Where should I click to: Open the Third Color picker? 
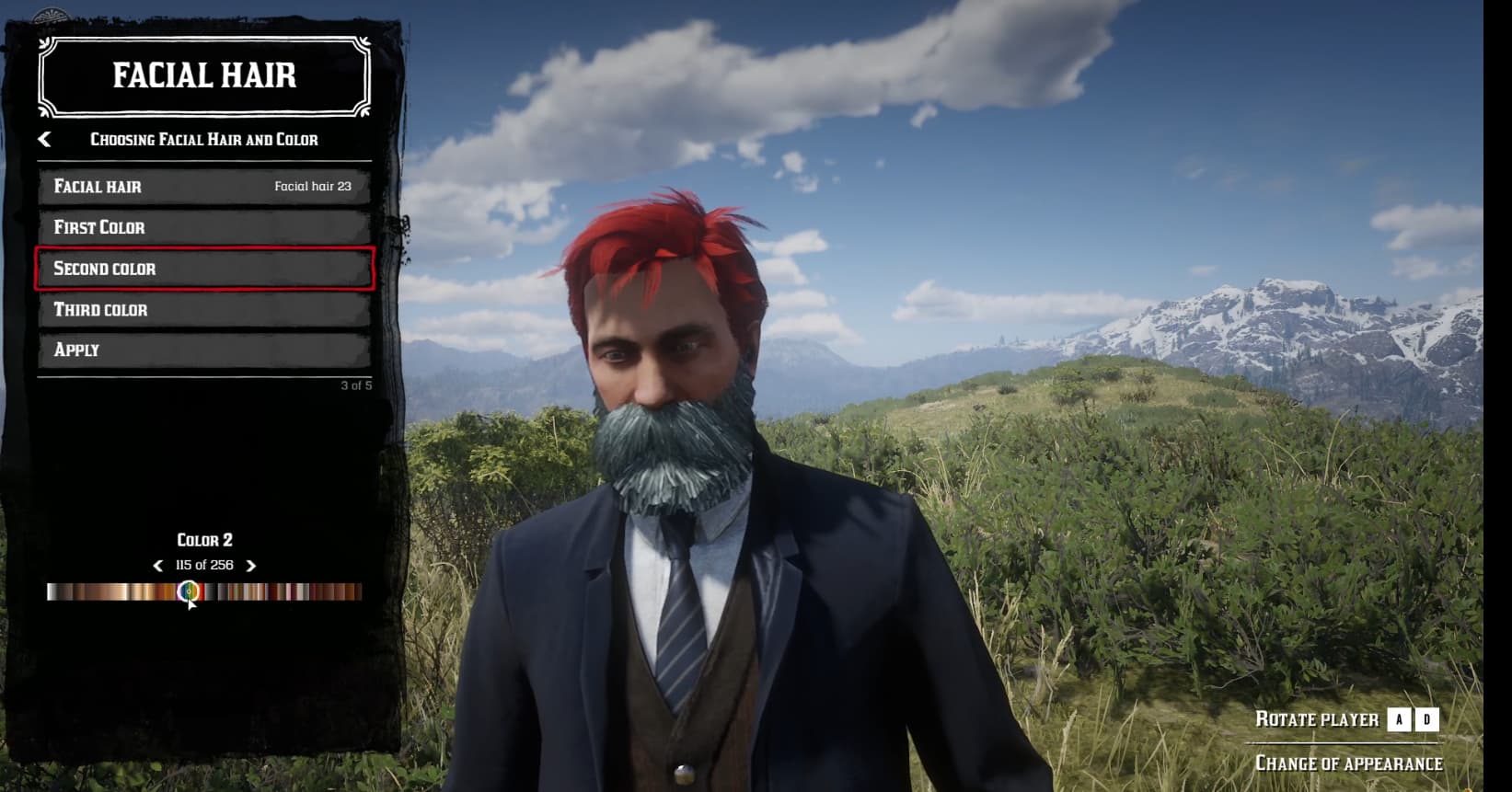pyautogui.click(x=202, y=309)
